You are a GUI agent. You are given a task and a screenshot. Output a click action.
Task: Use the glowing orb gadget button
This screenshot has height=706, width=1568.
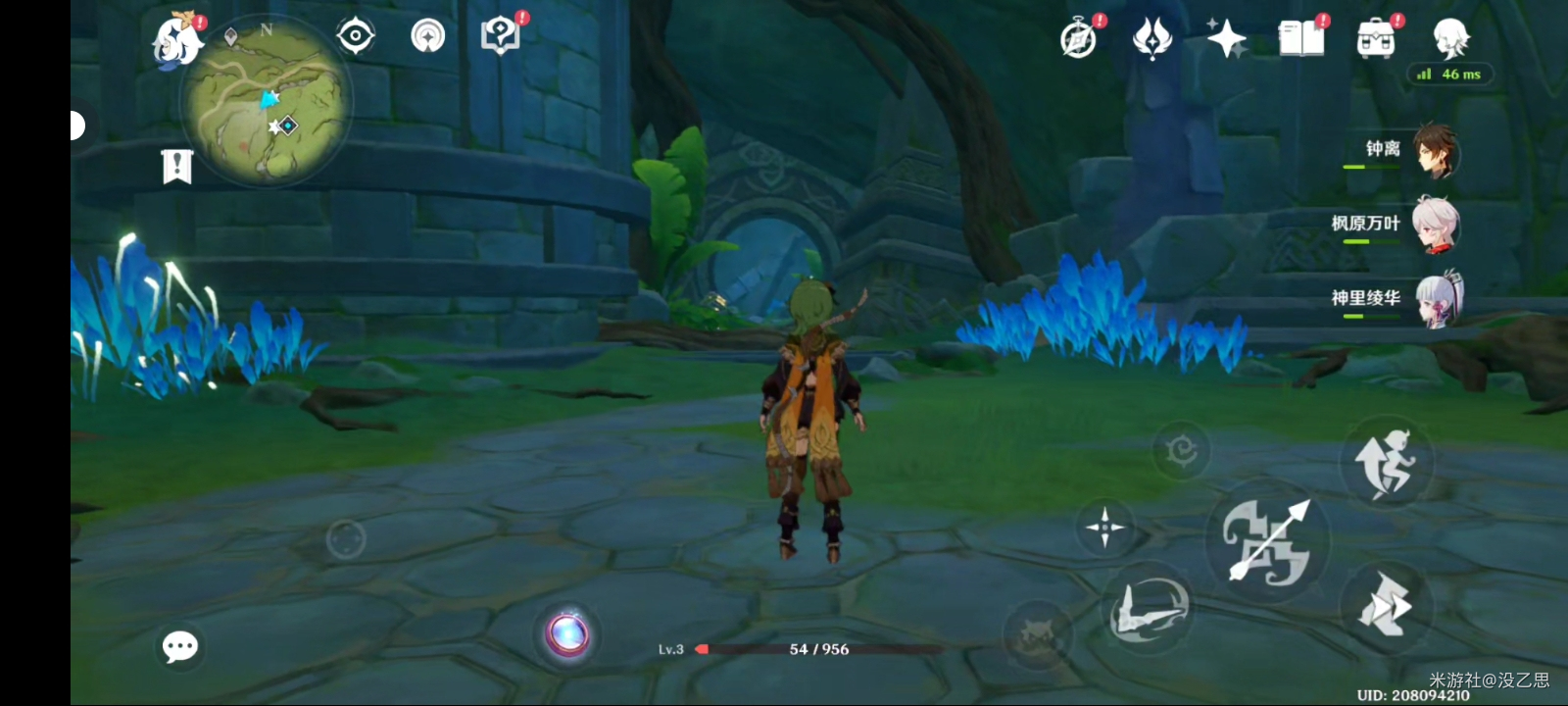pos(567,633)
